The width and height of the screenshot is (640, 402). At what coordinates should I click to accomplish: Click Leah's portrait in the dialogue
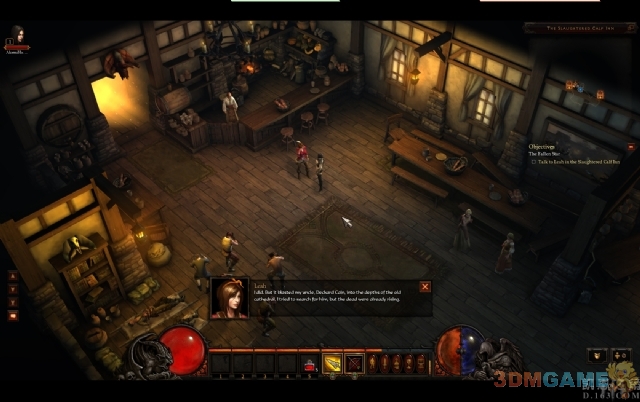coord(230,298)
